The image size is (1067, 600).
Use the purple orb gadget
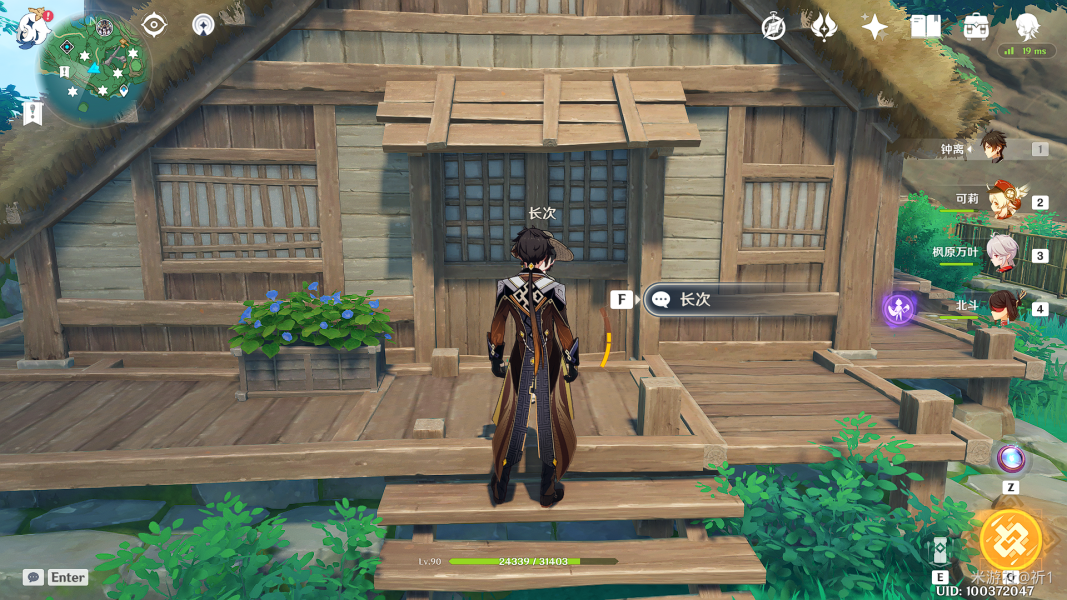point(1011,459)
